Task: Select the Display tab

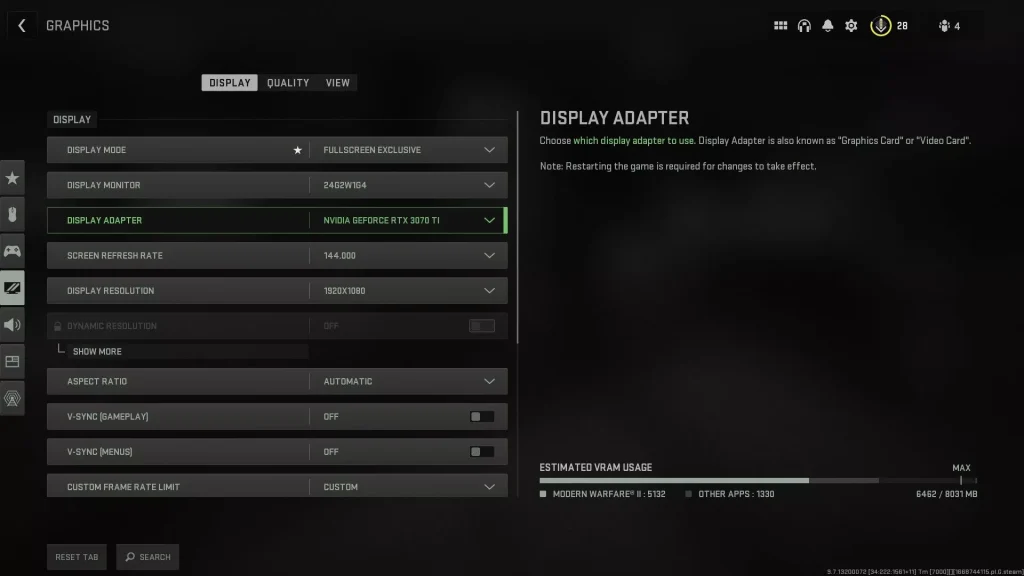Action: click(230, 83)
